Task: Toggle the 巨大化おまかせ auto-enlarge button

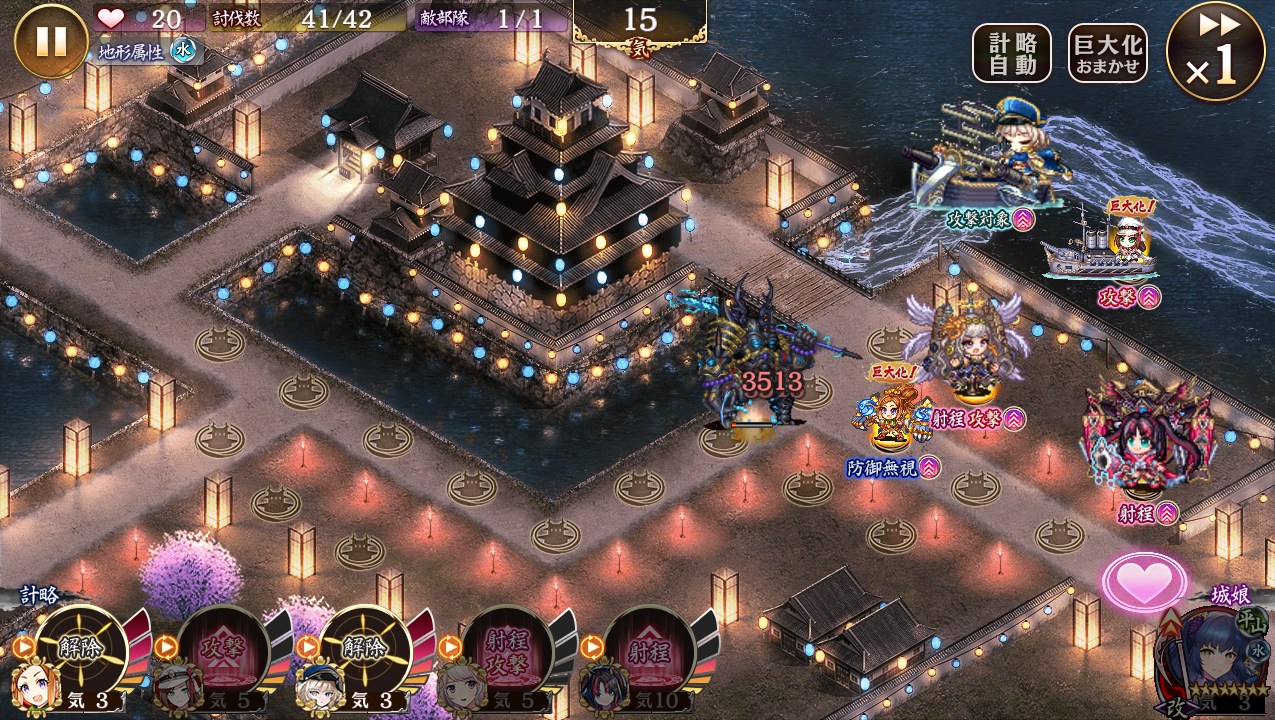Action: 1107,53
